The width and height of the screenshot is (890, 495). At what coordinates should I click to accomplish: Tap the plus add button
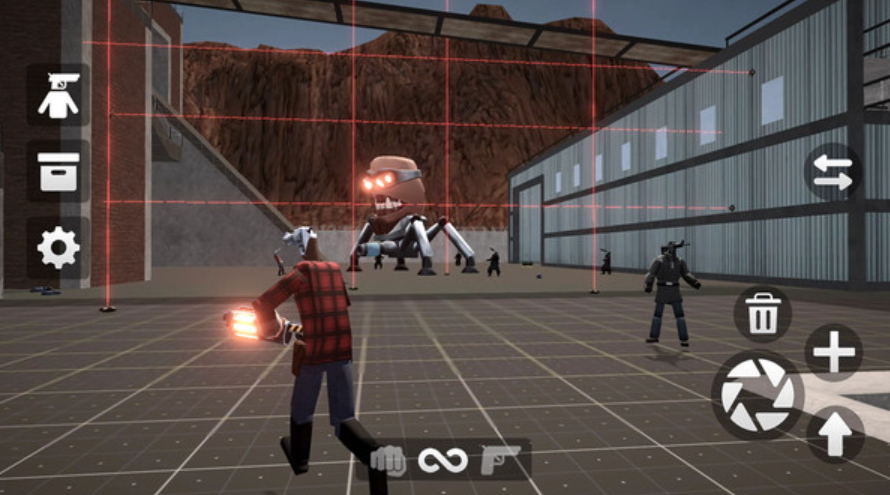pyautogui.click(x=834, y=353)
